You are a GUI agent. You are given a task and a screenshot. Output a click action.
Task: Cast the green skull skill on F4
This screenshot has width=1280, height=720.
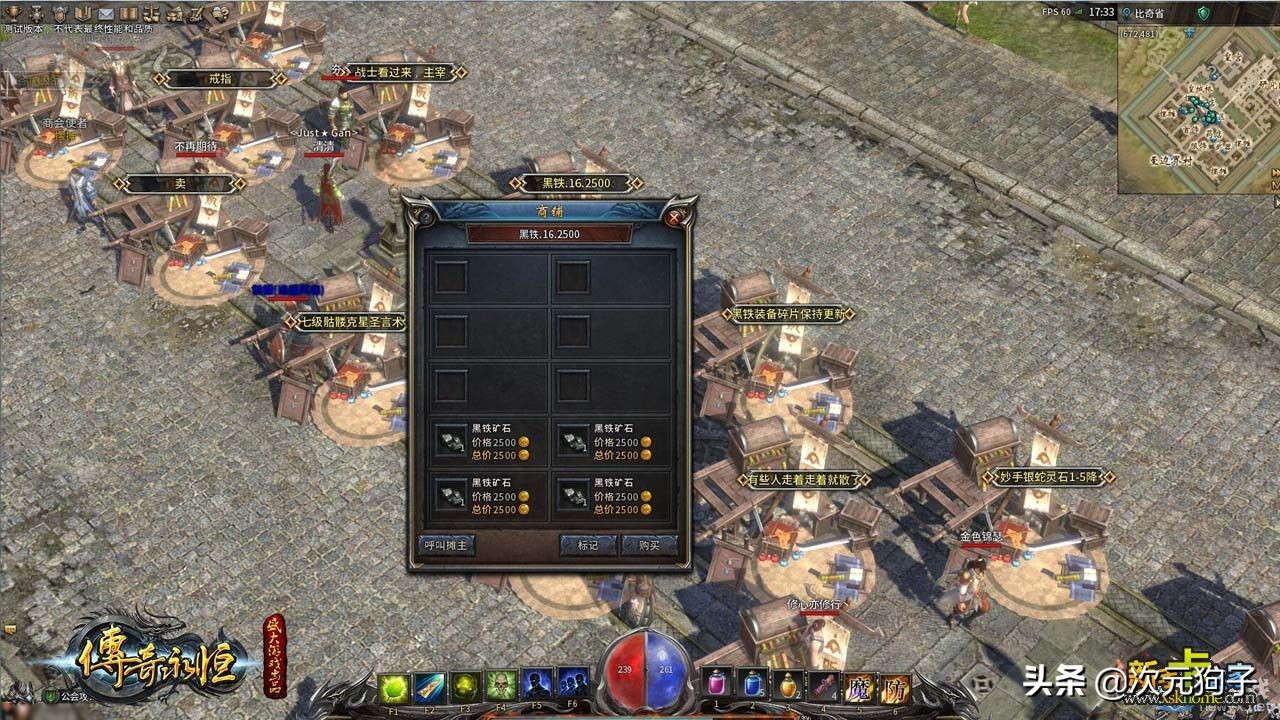click(501, 686)
